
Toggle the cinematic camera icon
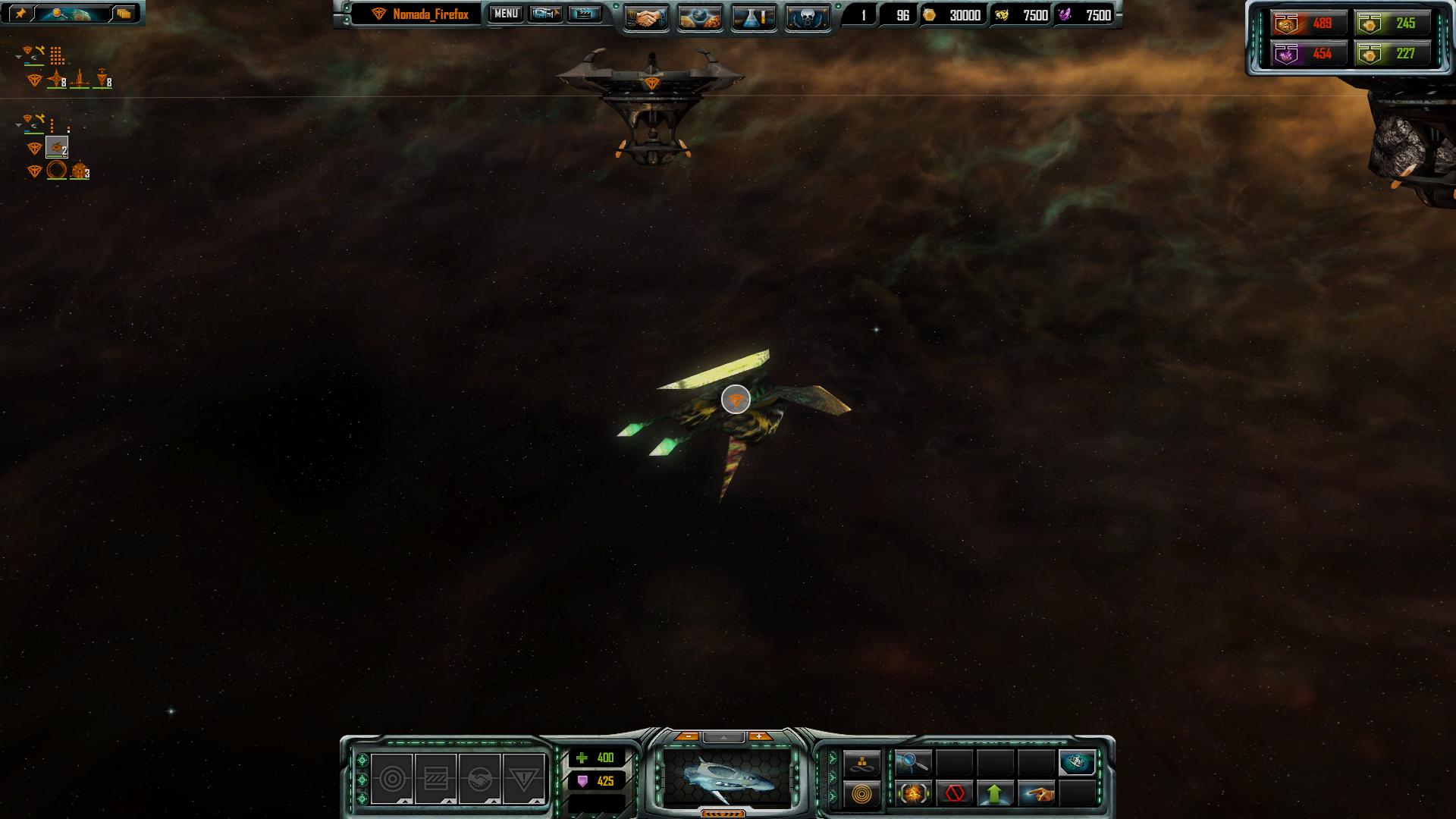pos(544,14)
